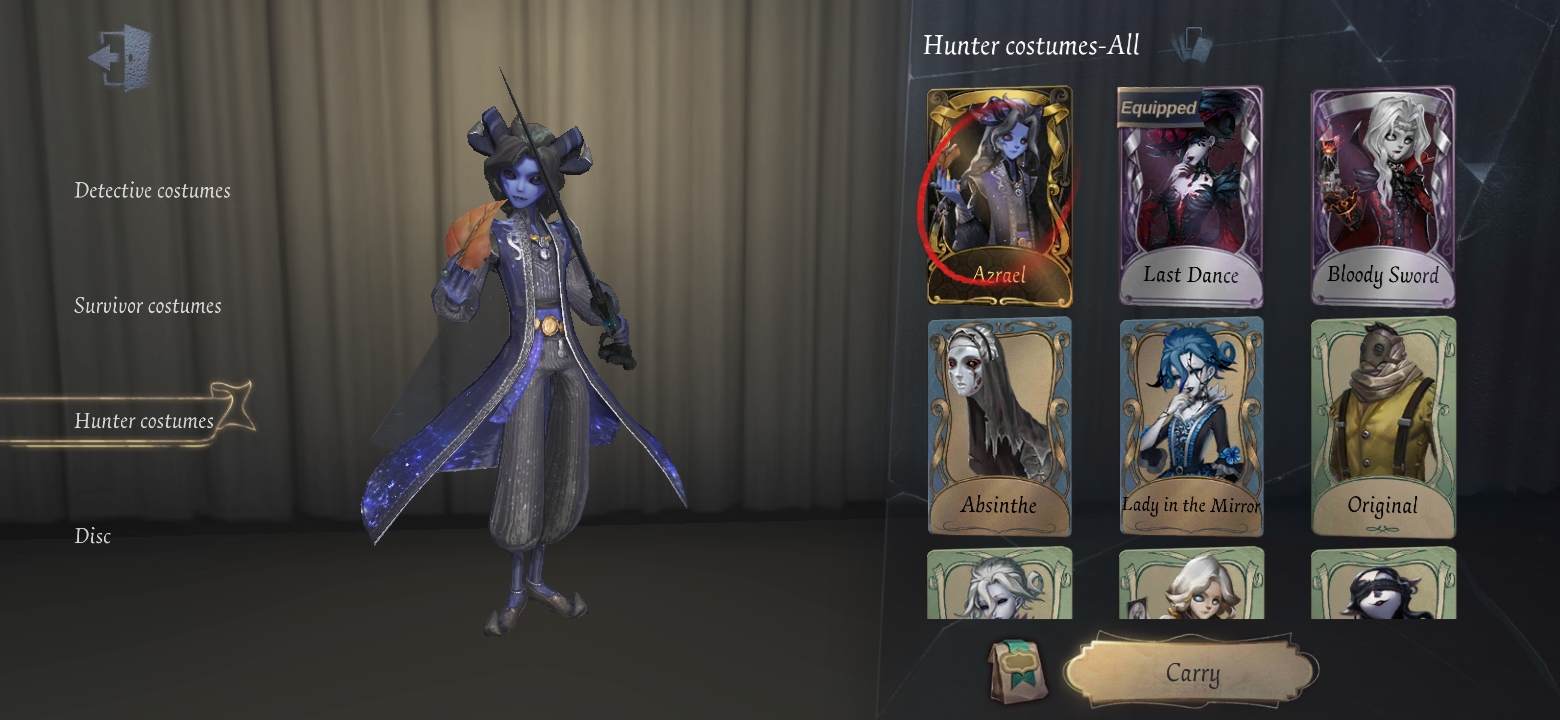The height and width of the screenshot is (720, 1560).
Task: Select the Bloody Sword costume card
Action: [x=1382, y=195]
